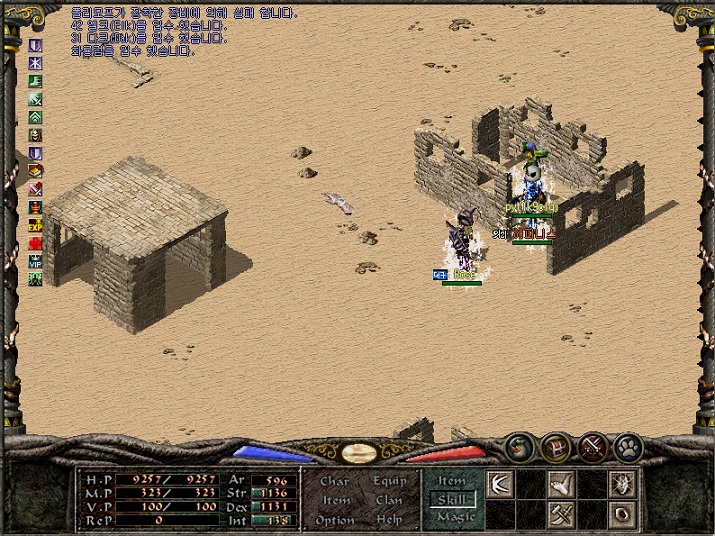Select the crossed hammer and sickle skill
Screen dimensions: 715x536
[560, 516]
